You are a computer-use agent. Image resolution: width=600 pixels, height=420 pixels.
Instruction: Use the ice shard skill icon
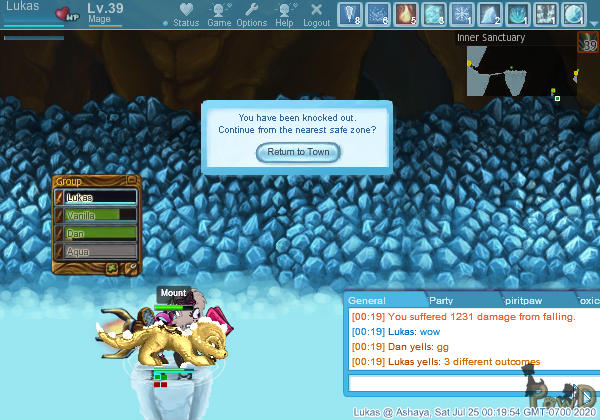point(490,14)
